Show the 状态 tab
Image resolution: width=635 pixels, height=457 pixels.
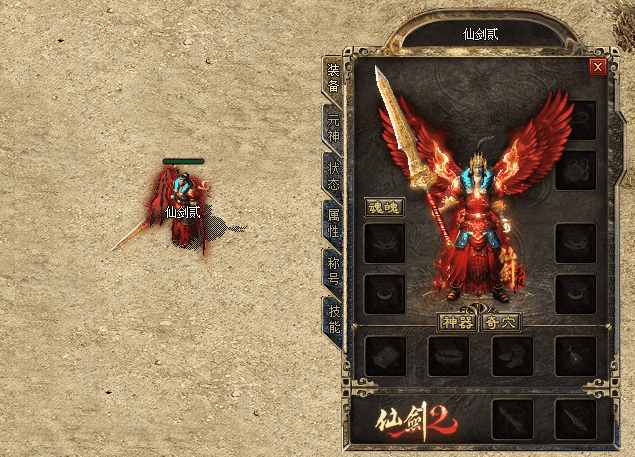[x=333, y=175]
